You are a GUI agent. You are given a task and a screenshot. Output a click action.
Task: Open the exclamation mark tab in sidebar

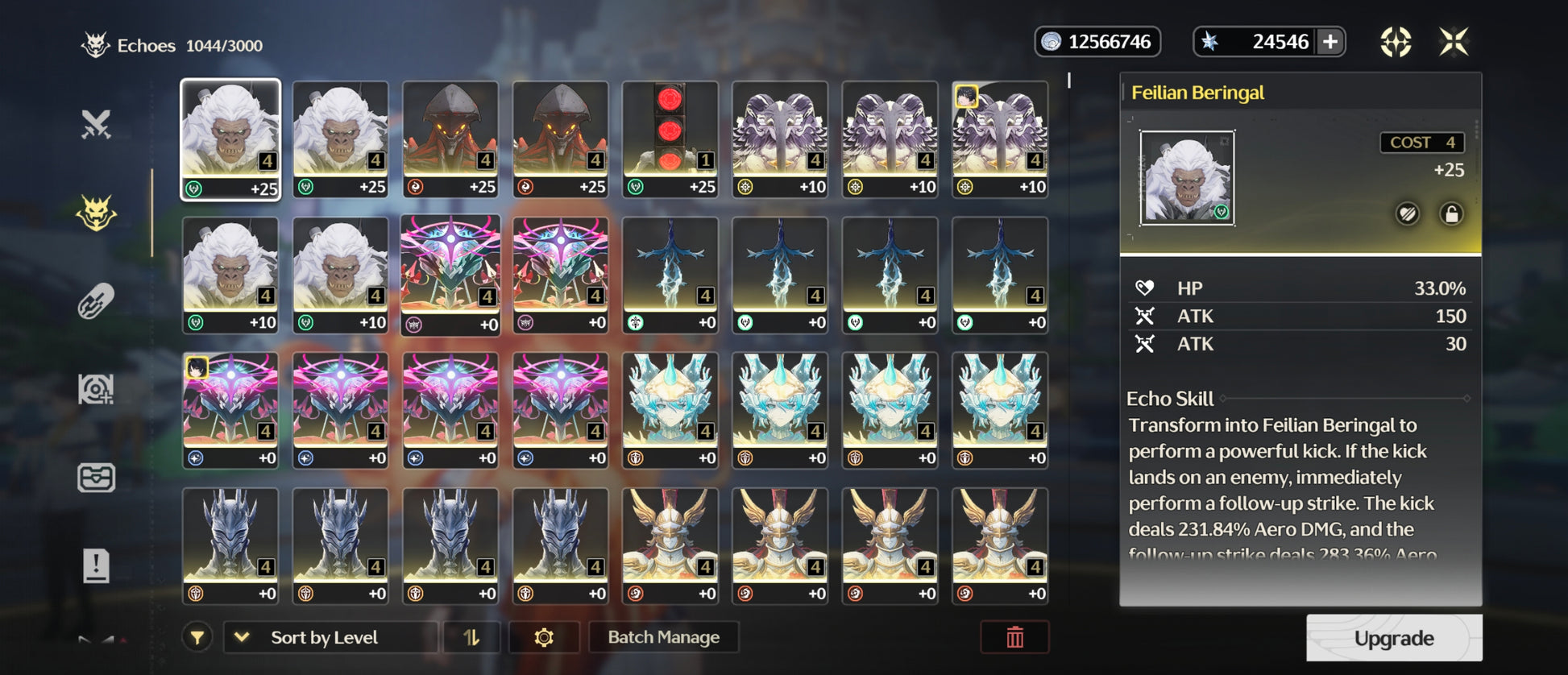(x=96, y=565)
